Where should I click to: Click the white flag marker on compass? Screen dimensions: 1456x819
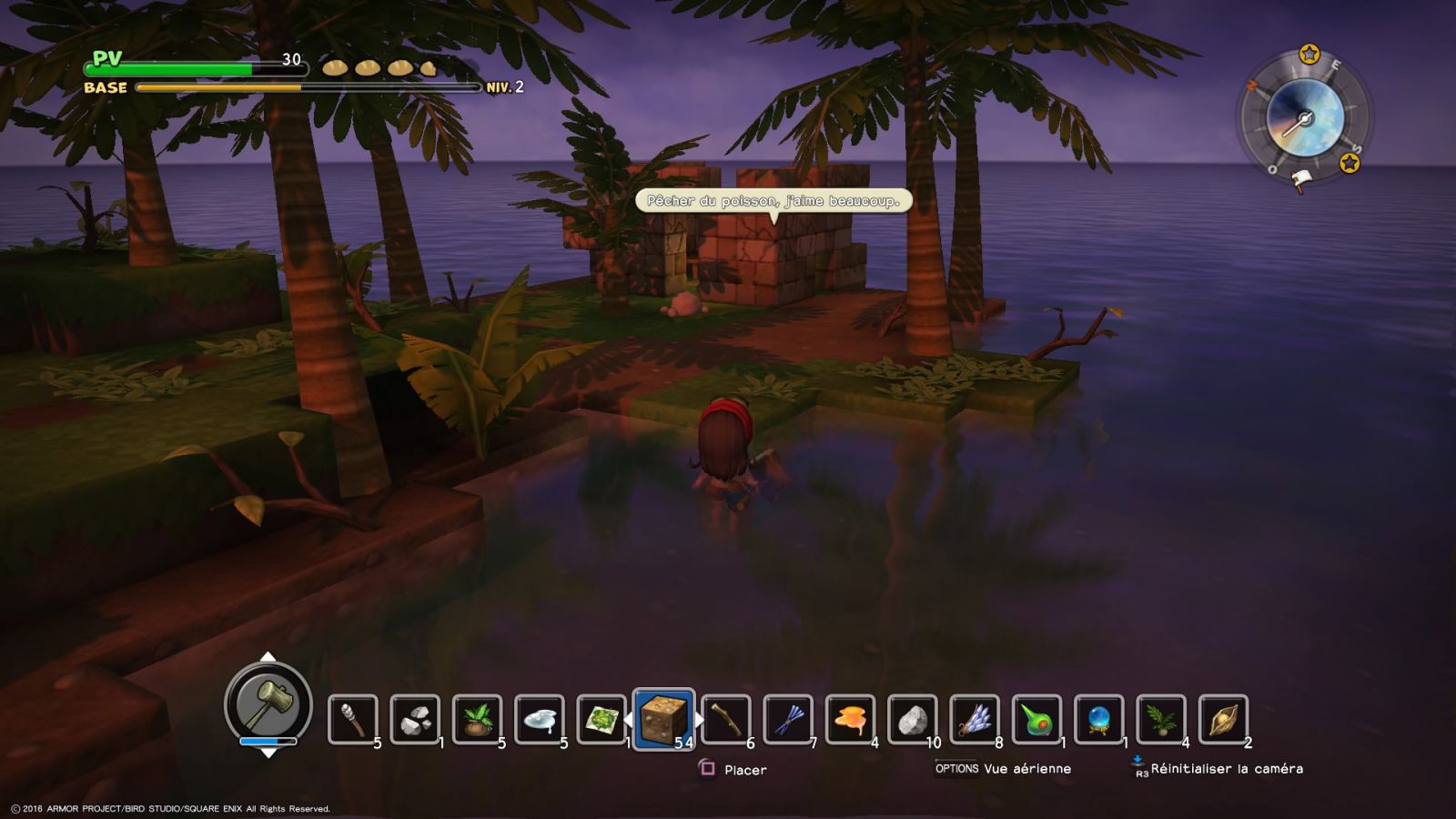(1301, 180)
